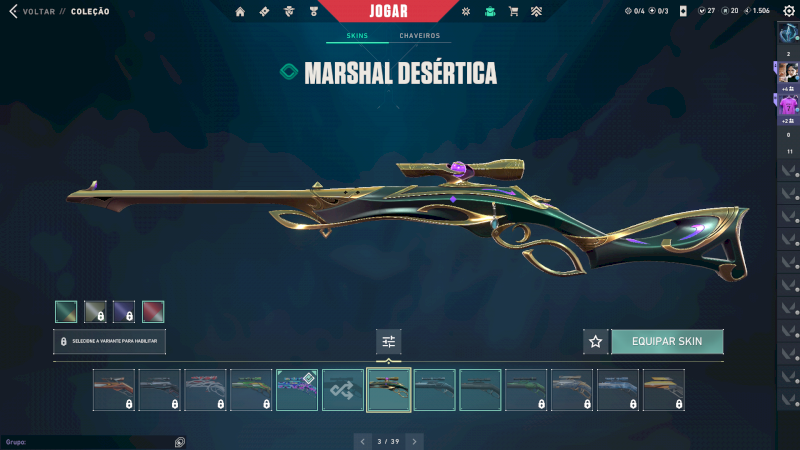Screen dimensions: 800x450
Task: Open the store cart icon
Action: [513, 11]
